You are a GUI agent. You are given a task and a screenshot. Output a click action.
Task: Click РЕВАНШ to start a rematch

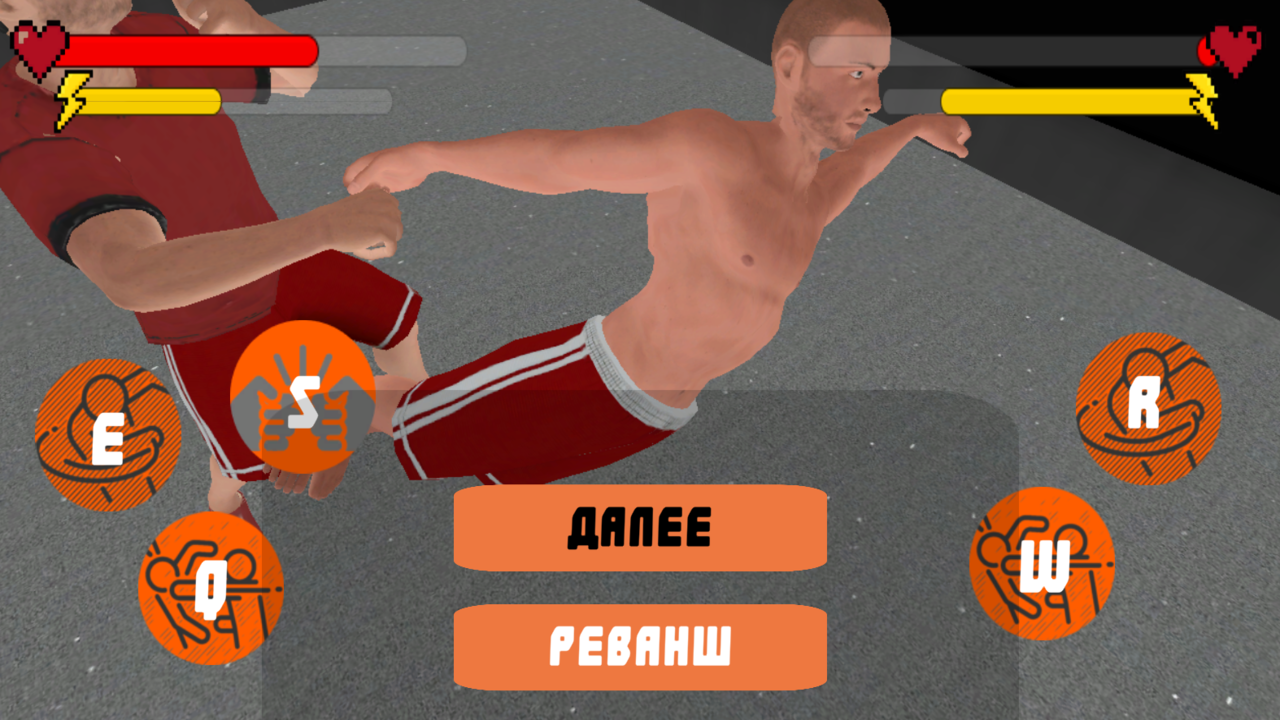coord(640,648)
